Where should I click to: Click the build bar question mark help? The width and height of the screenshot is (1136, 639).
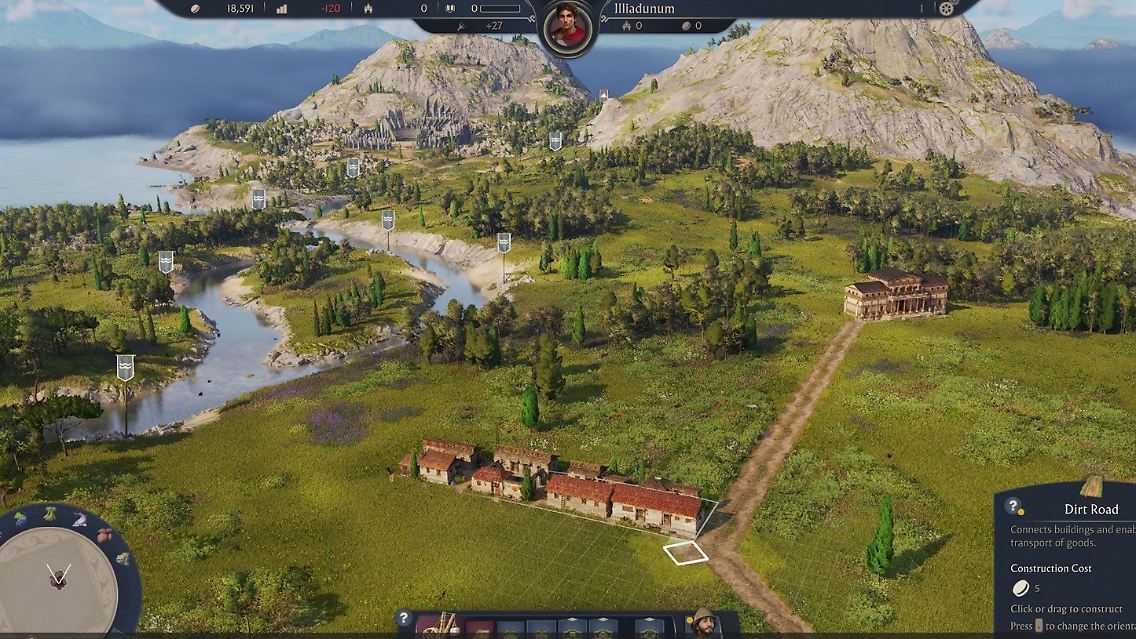pyautogui.click(x=404, y=619)
